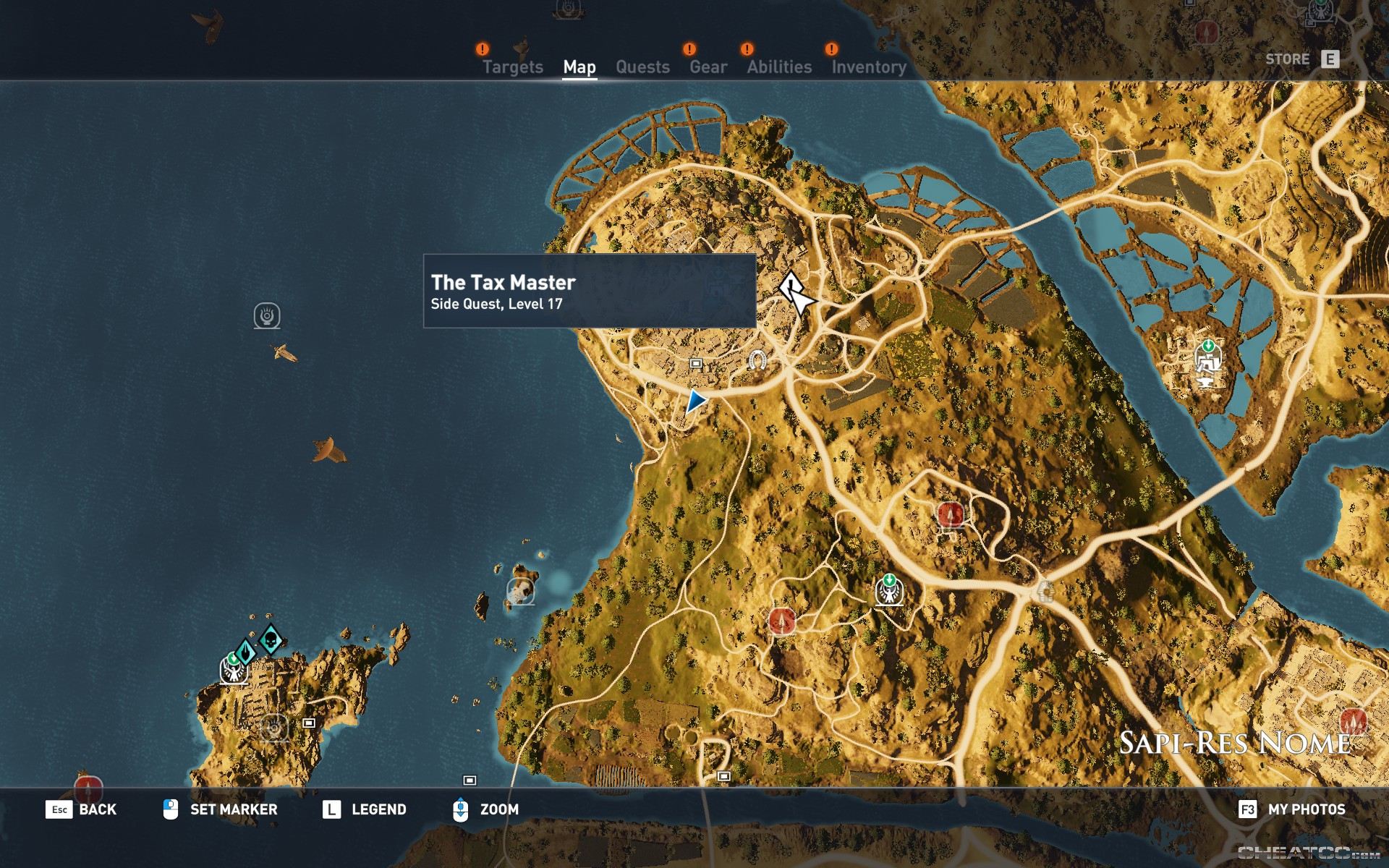
Task: Open the Gear tab
Action: pyautogui.click(x=710, y=67)
